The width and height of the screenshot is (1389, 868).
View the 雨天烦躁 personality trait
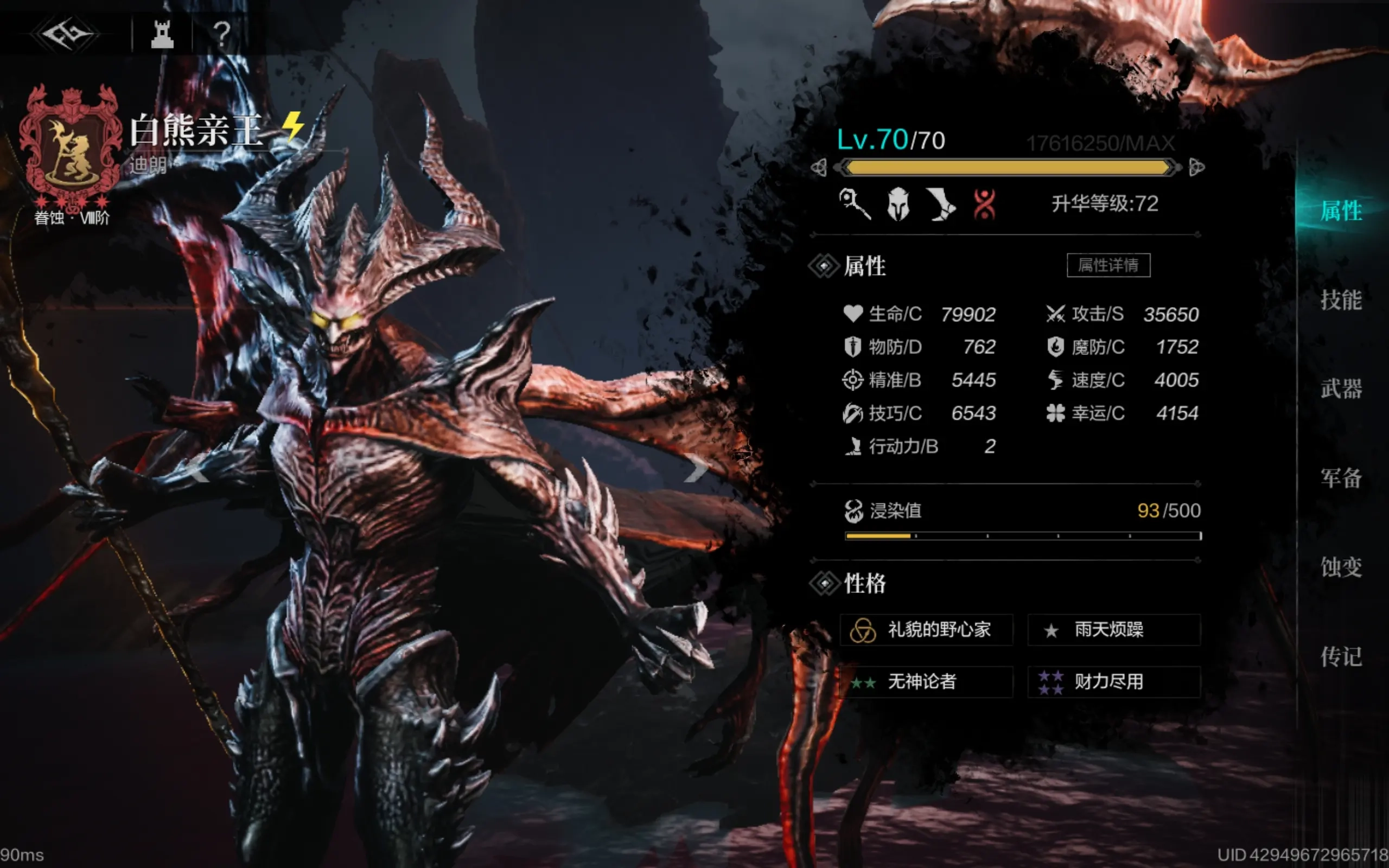(x=1113, y=630)
